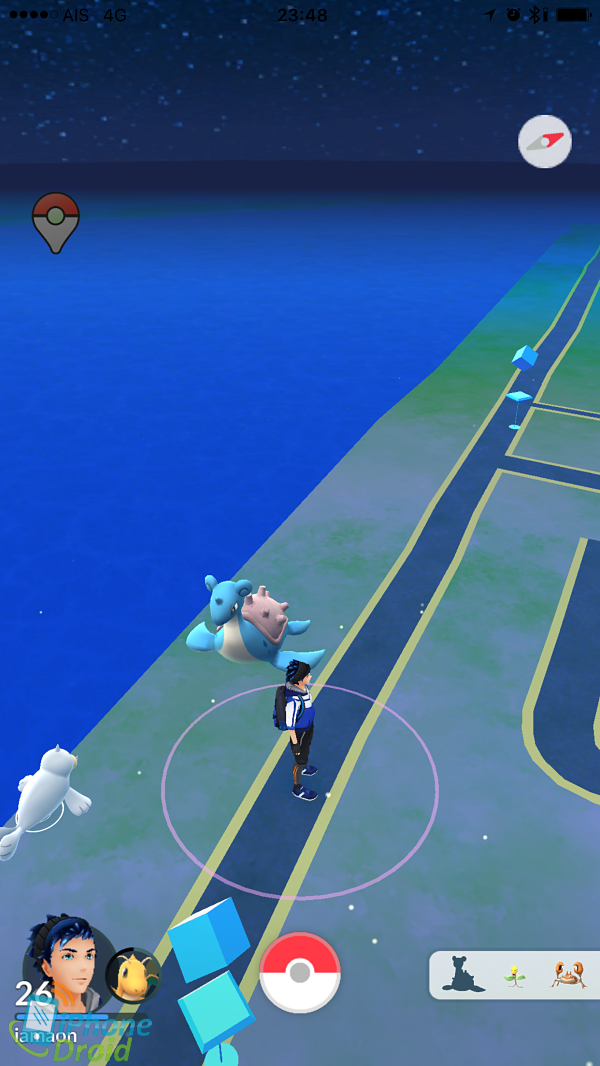Tap the compass orientation button
This screenshot has width=600, height=1066.
pos(545,142)
